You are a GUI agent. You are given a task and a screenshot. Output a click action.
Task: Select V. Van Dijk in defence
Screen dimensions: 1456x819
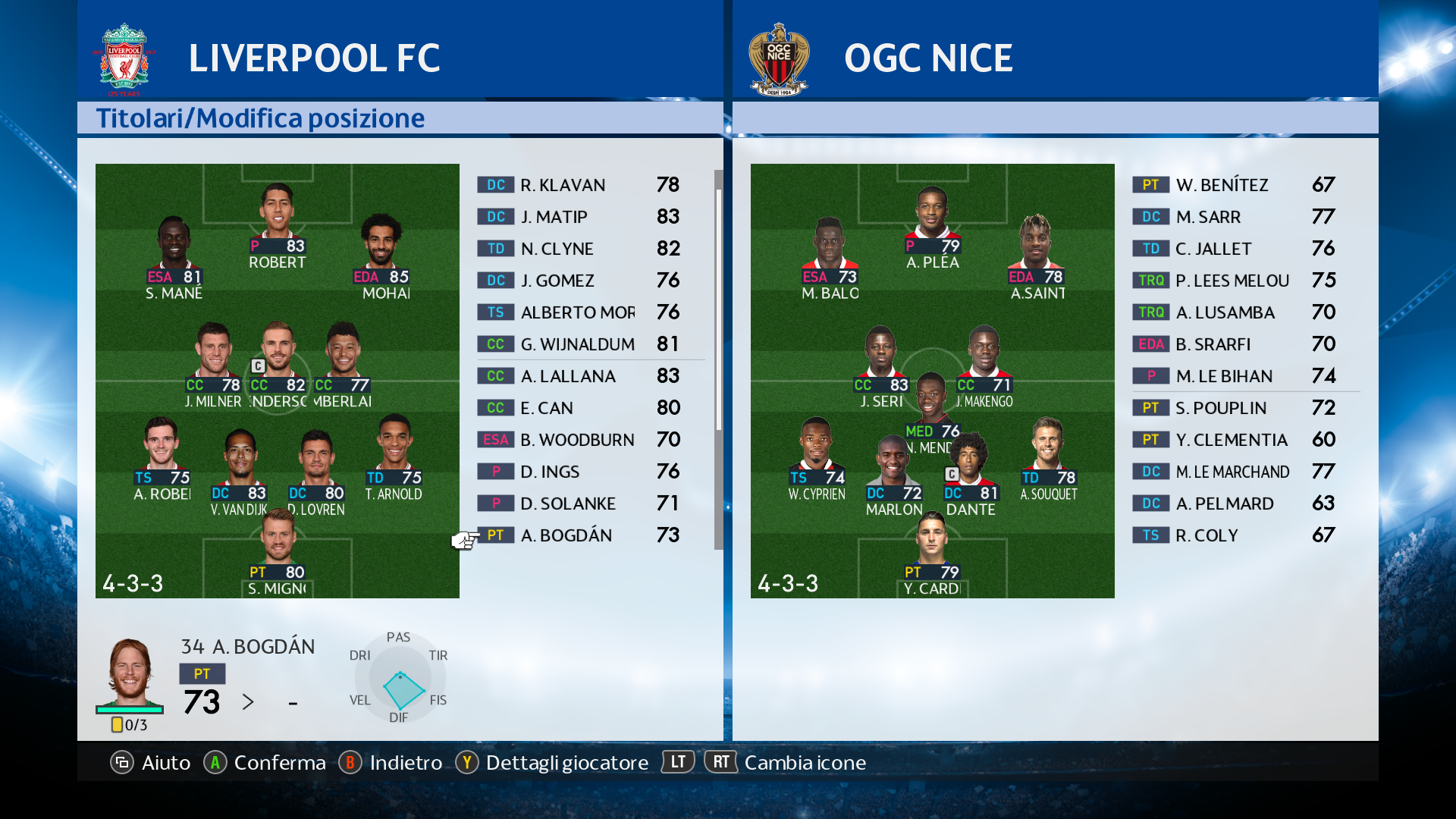[240, 466]
